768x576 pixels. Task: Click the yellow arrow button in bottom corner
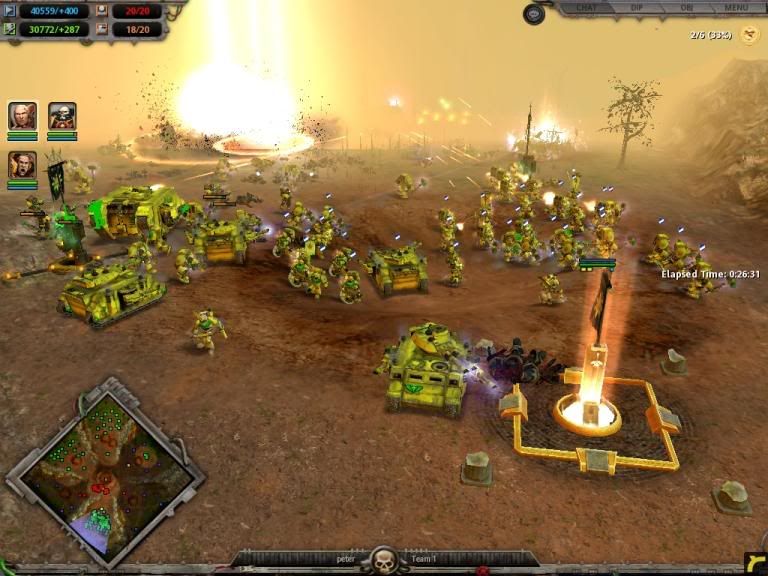point(755,562)
